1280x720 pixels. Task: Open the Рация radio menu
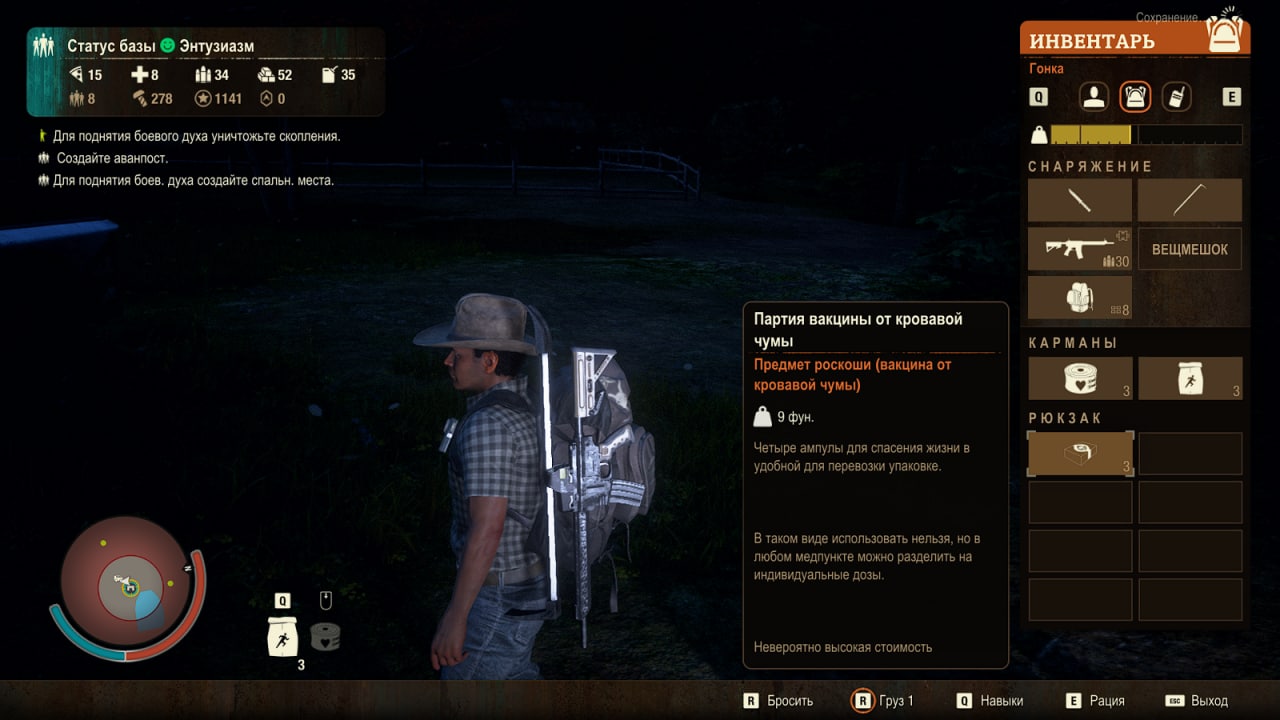(x=1107, y=701)
